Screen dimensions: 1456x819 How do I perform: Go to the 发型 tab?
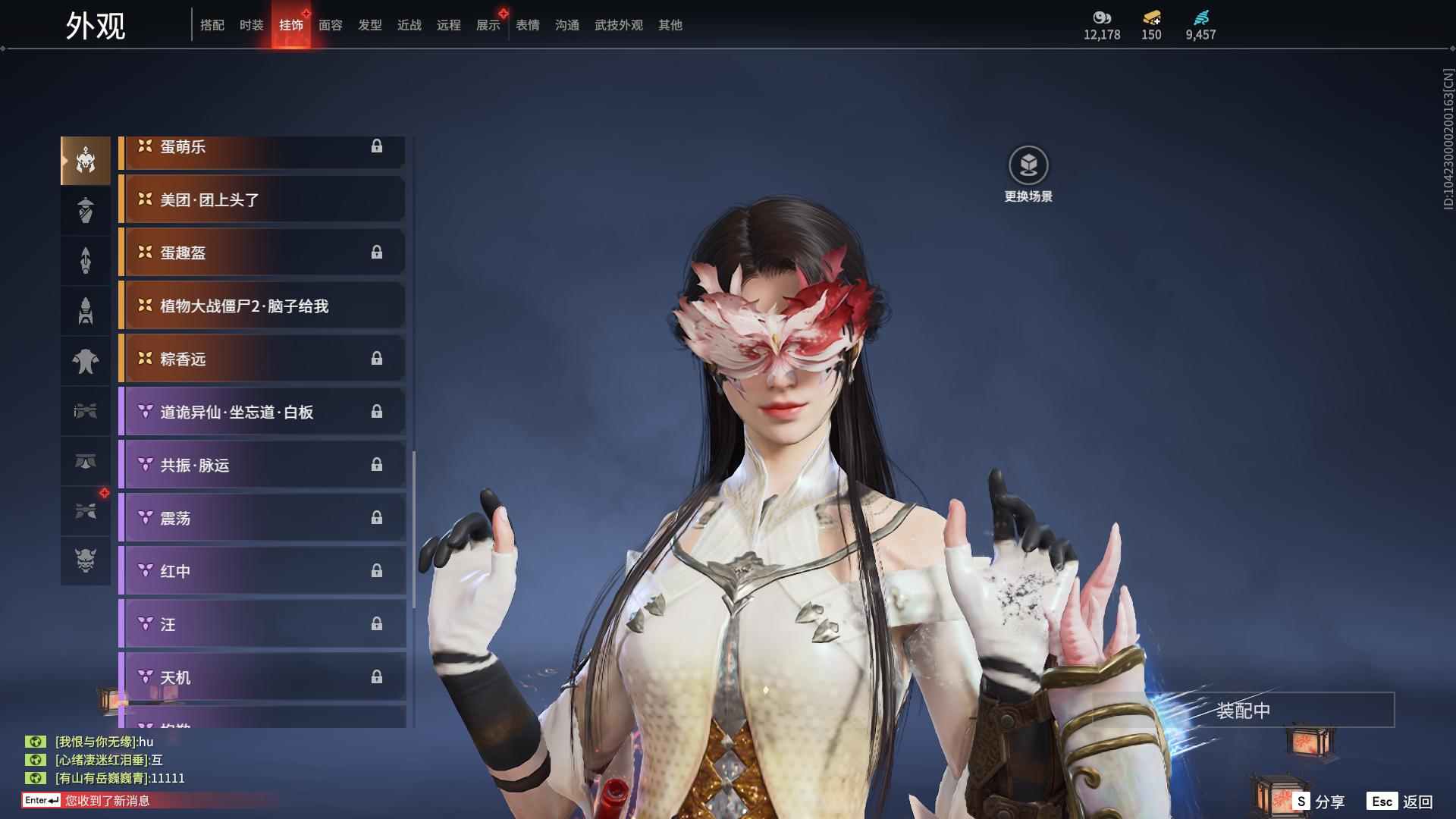click(x=369, y=25)
